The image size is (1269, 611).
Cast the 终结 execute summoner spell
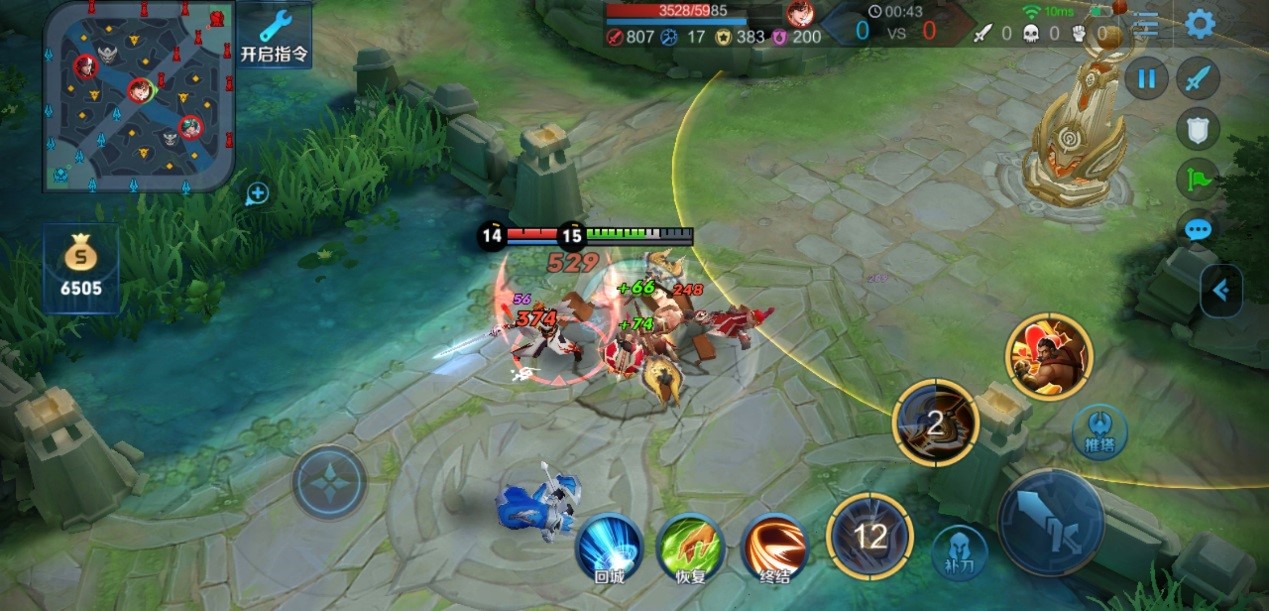[x=775, y=547]
